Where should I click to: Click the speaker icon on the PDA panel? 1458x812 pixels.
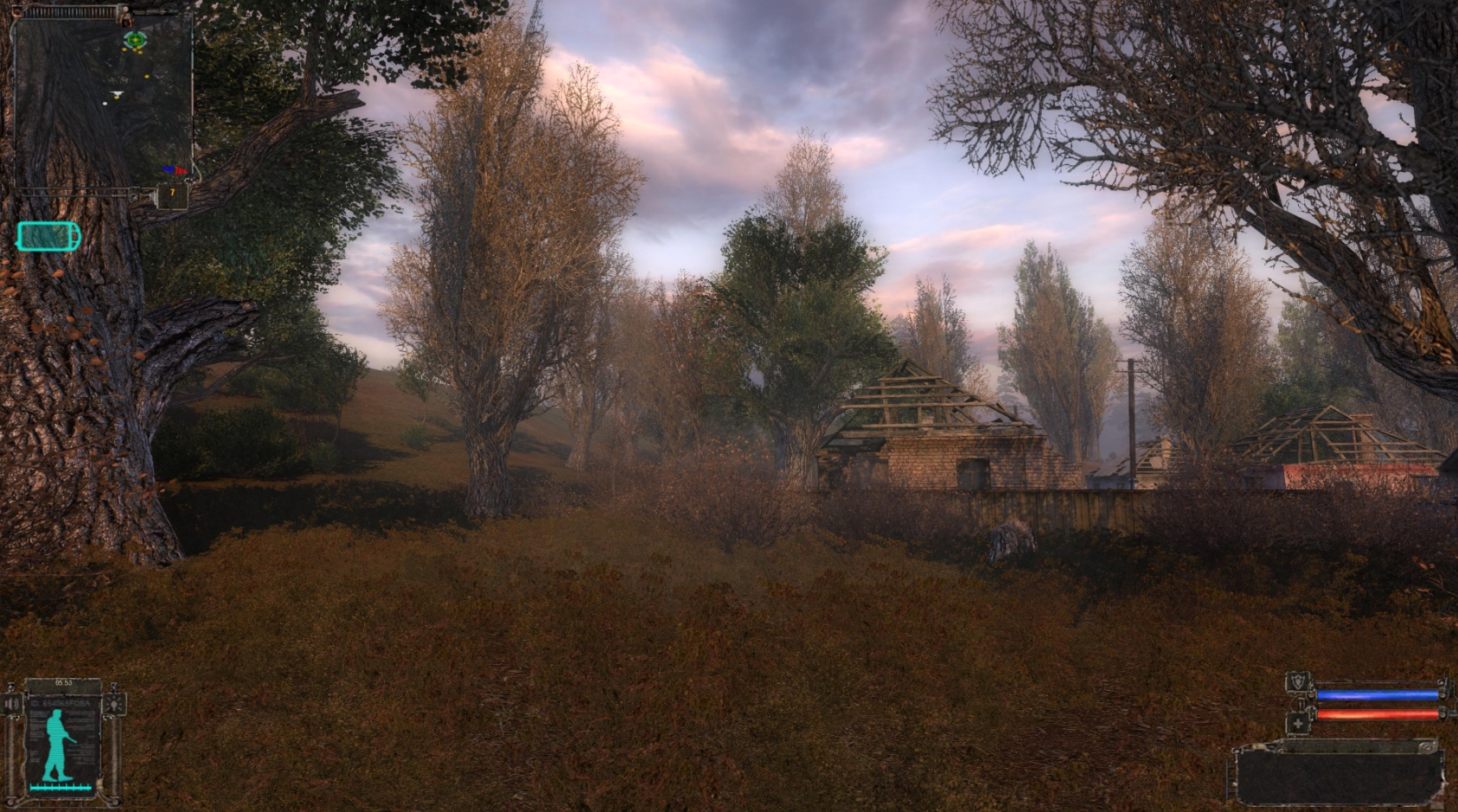tap(11, 702)
